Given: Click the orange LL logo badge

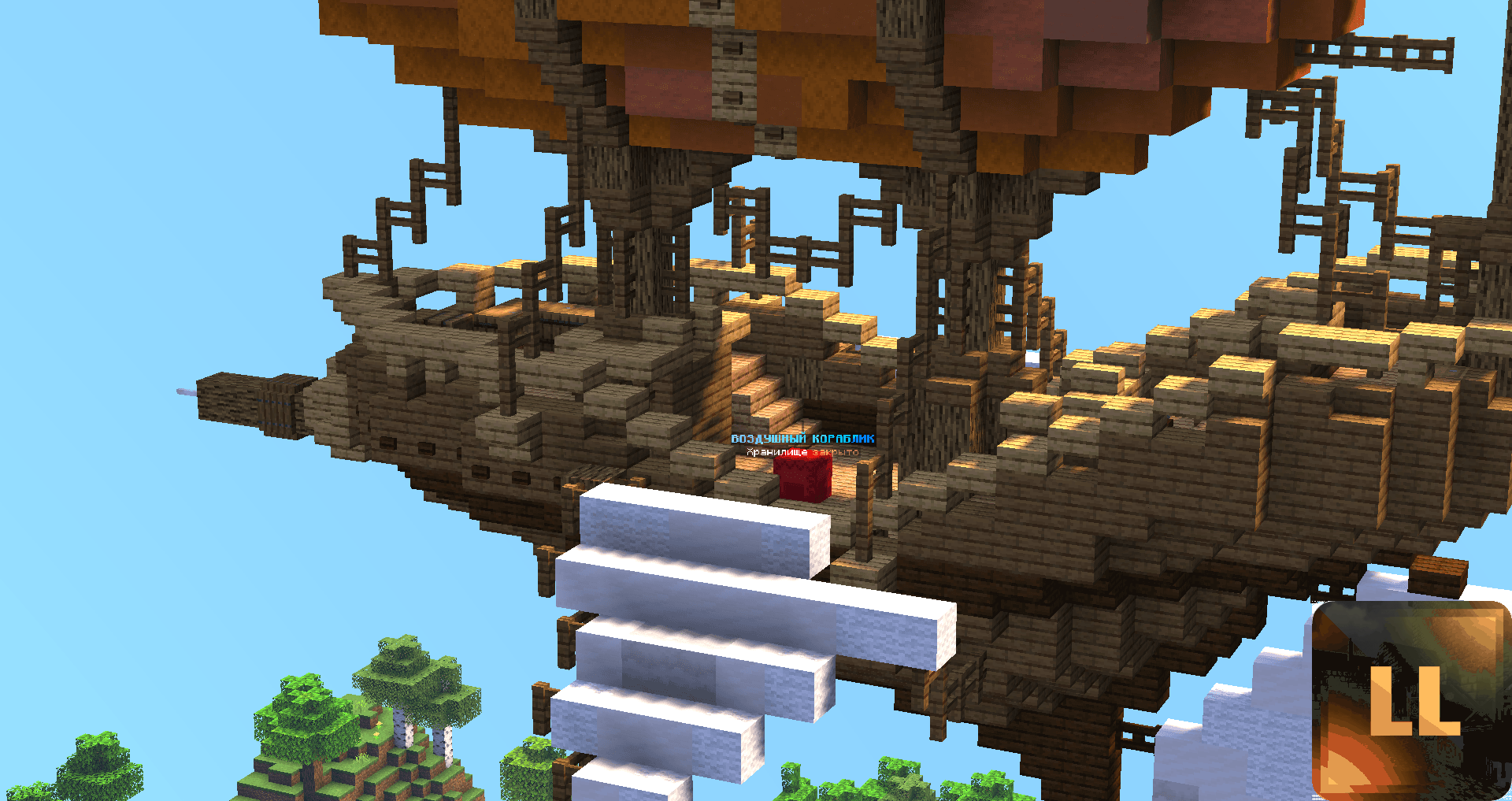Looking at the screenshot, I should (1411, 701).
